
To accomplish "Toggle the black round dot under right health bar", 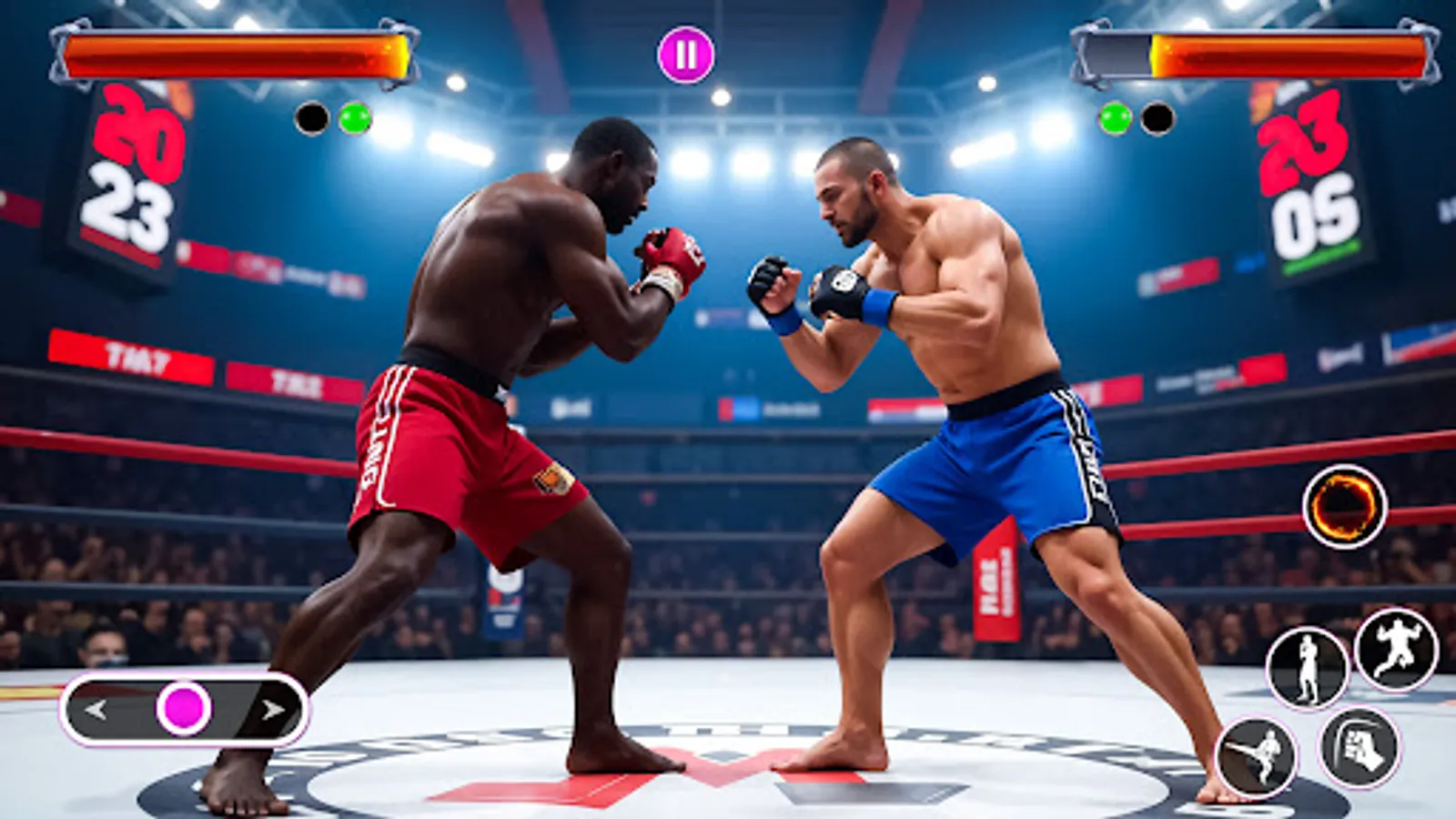I will point(1158,116).
